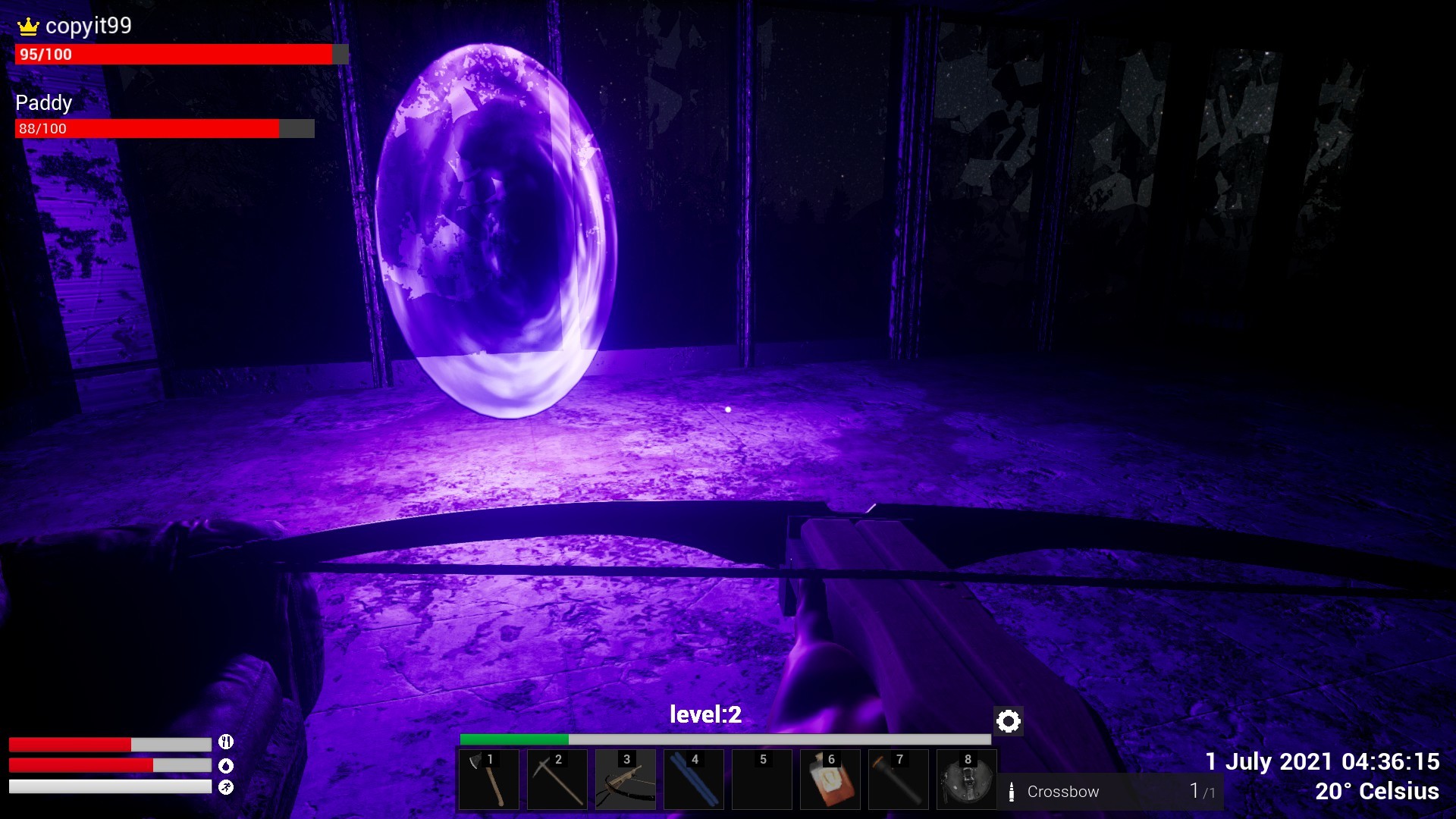Open the settings gear near the XP bar
Image resolution: width=1456 pixels, height=819 pixels.
pos(1007,721)
